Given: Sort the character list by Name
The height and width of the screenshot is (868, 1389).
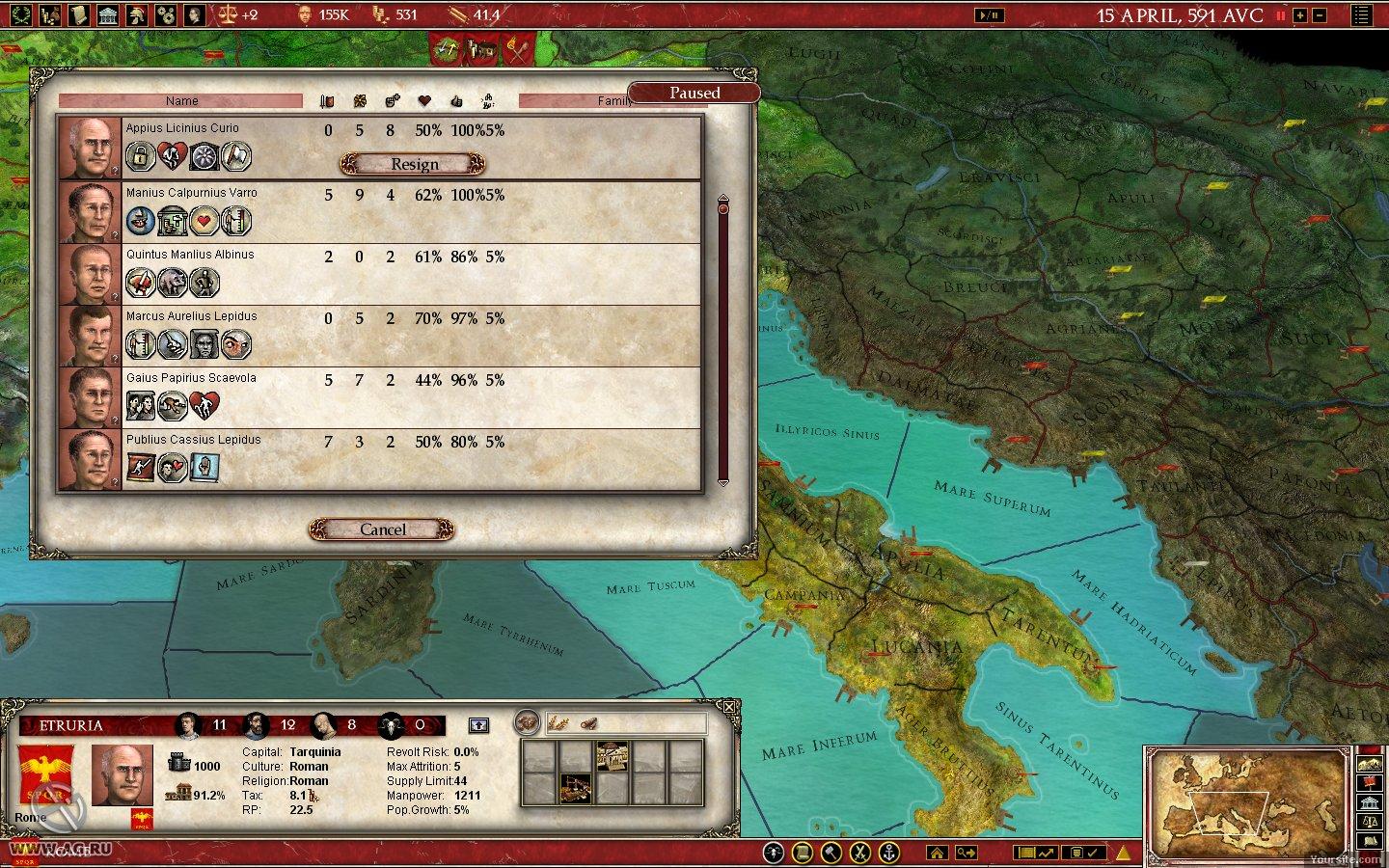Looking at the screenshot, I should (181, 100).
